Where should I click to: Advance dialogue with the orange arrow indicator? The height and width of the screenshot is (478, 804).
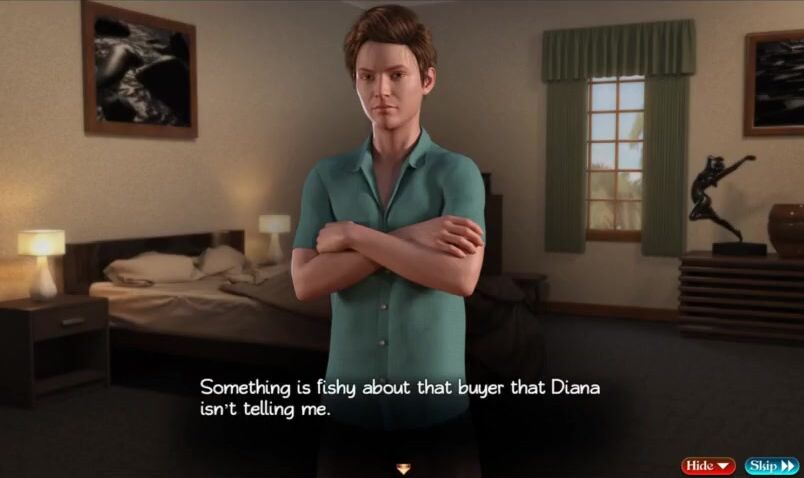(x=403, y=467)
